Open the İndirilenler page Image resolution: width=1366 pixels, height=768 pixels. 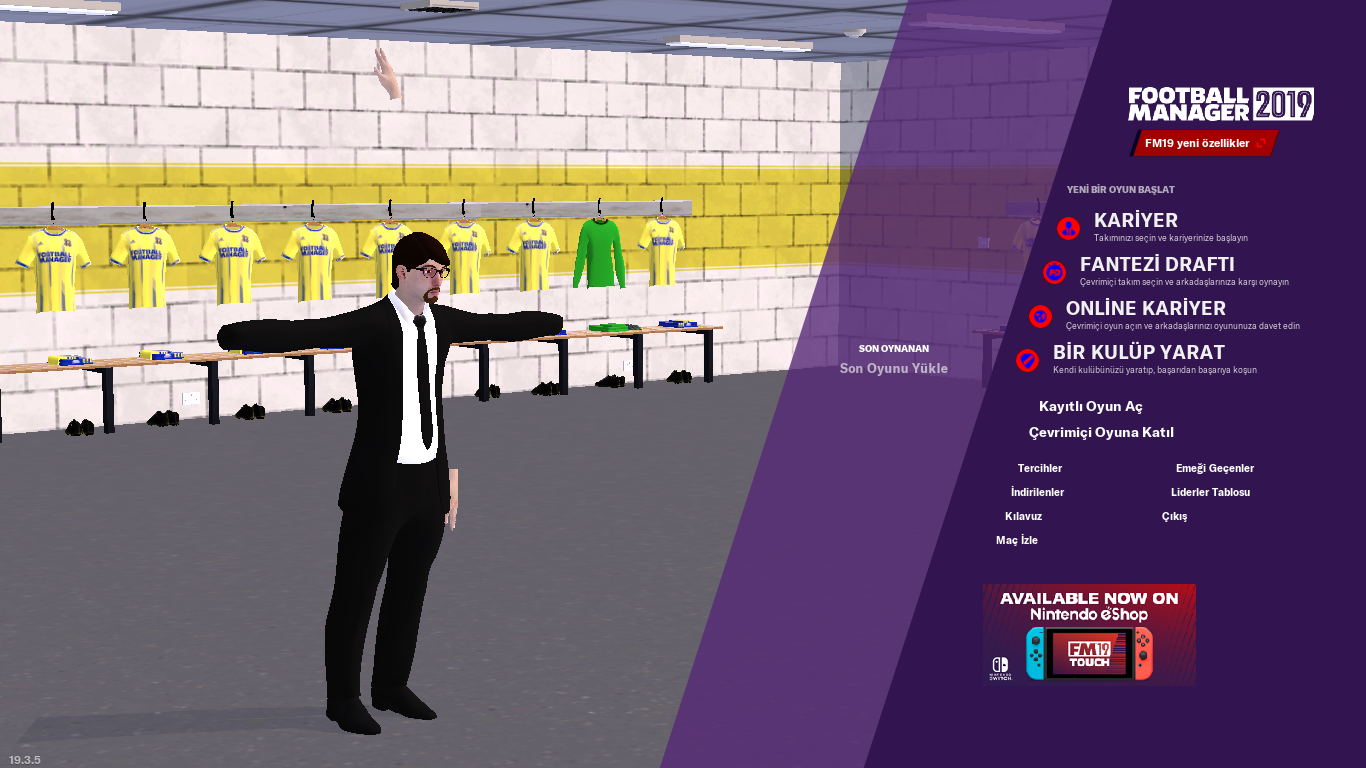click(1037, 493)
